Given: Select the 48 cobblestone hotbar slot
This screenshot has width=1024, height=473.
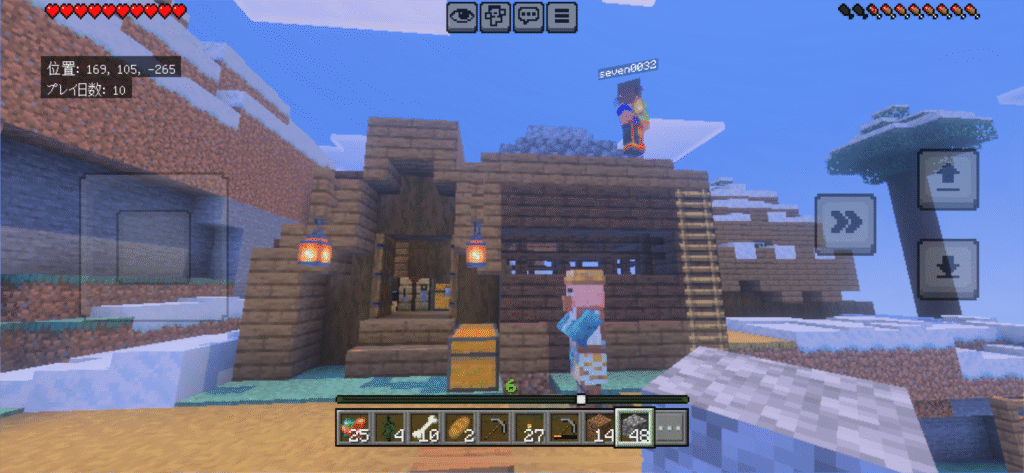Looking at the screenshot, I should pyautogui.click(x=635, y=427).
